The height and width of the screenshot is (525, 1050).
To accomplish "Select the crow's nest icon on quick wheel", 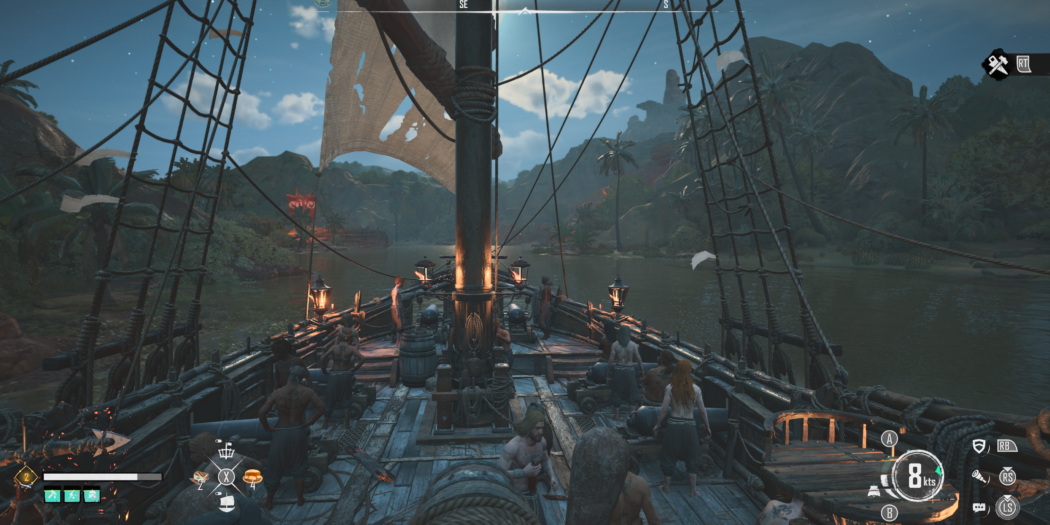I will click(x=226, y=453).
